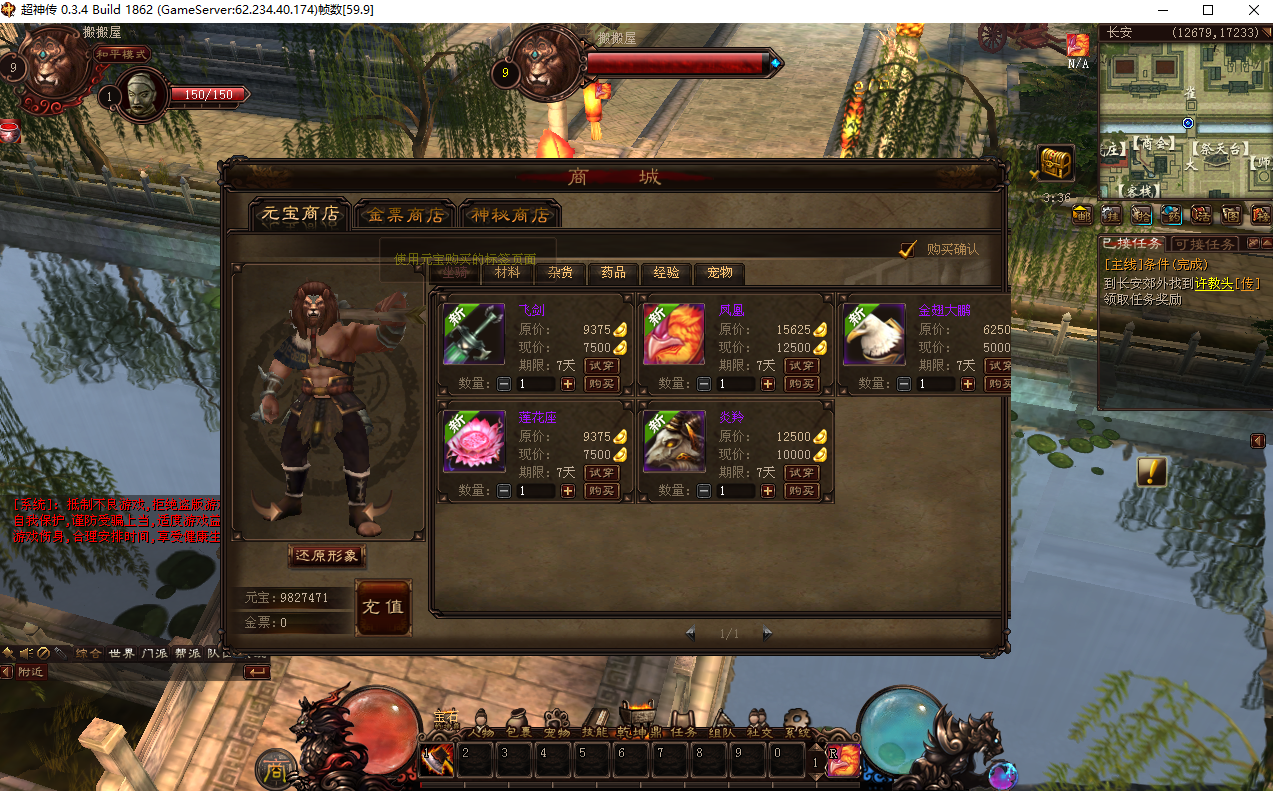Buy the 凤凰 mount with 购买
Screen dimensions: 1273x791
pyautogui.click(x=802, y=384)
